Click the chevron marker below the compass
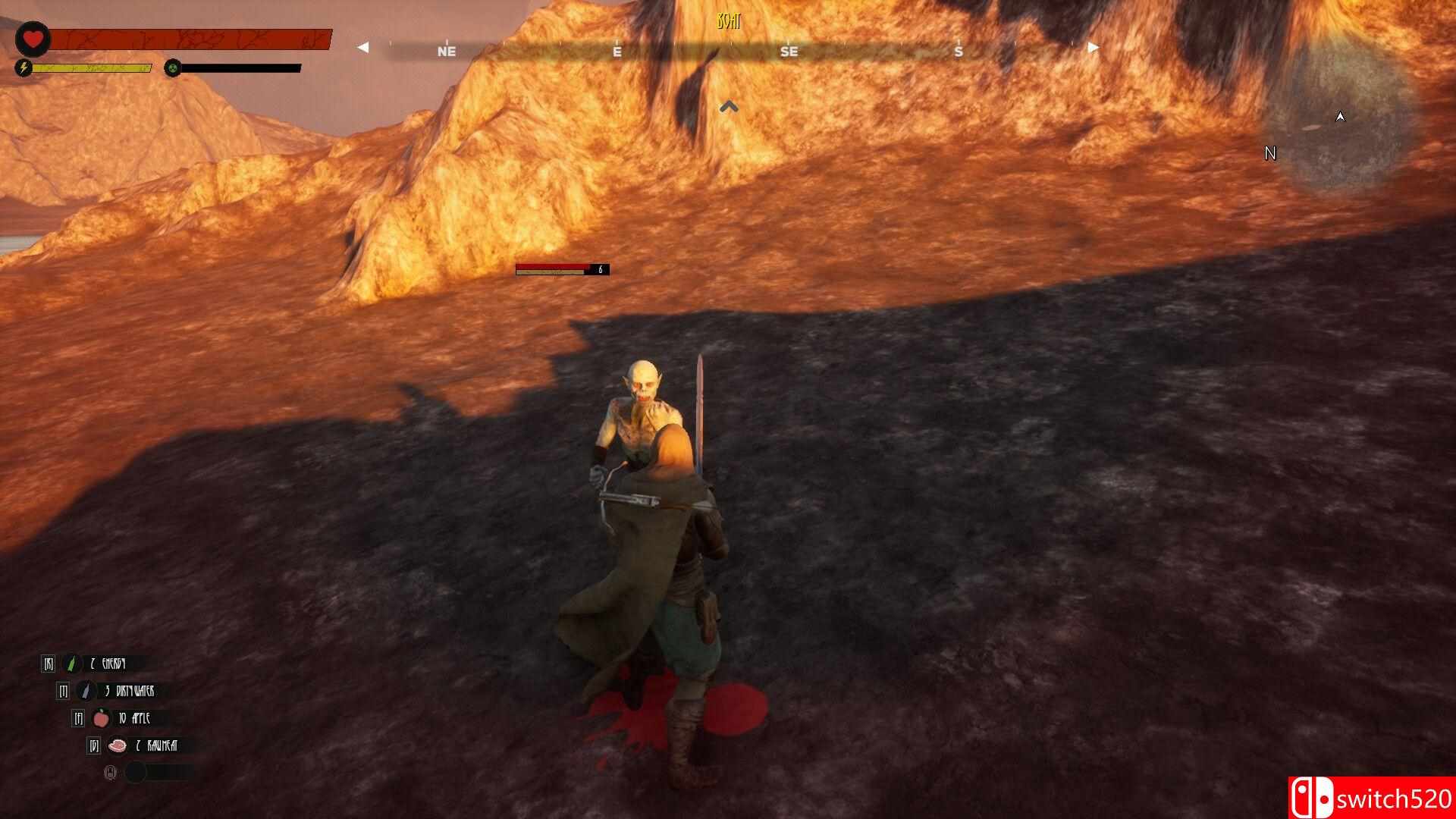 click(x=730, y=106)
